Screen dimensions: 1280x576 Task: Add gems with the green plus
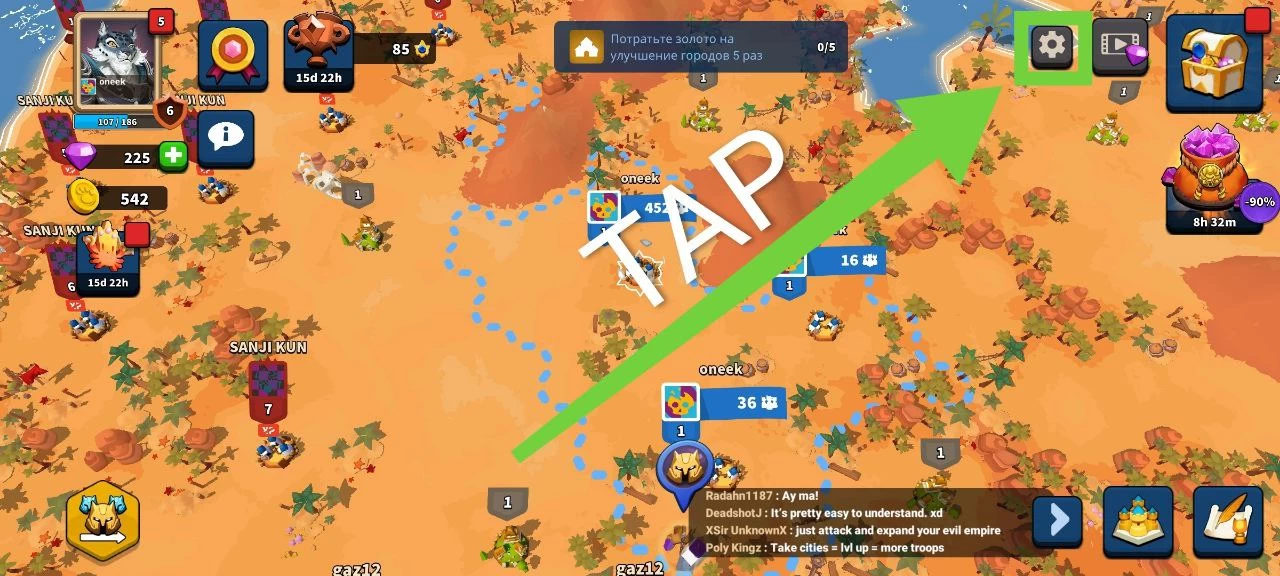coord(174,157)
